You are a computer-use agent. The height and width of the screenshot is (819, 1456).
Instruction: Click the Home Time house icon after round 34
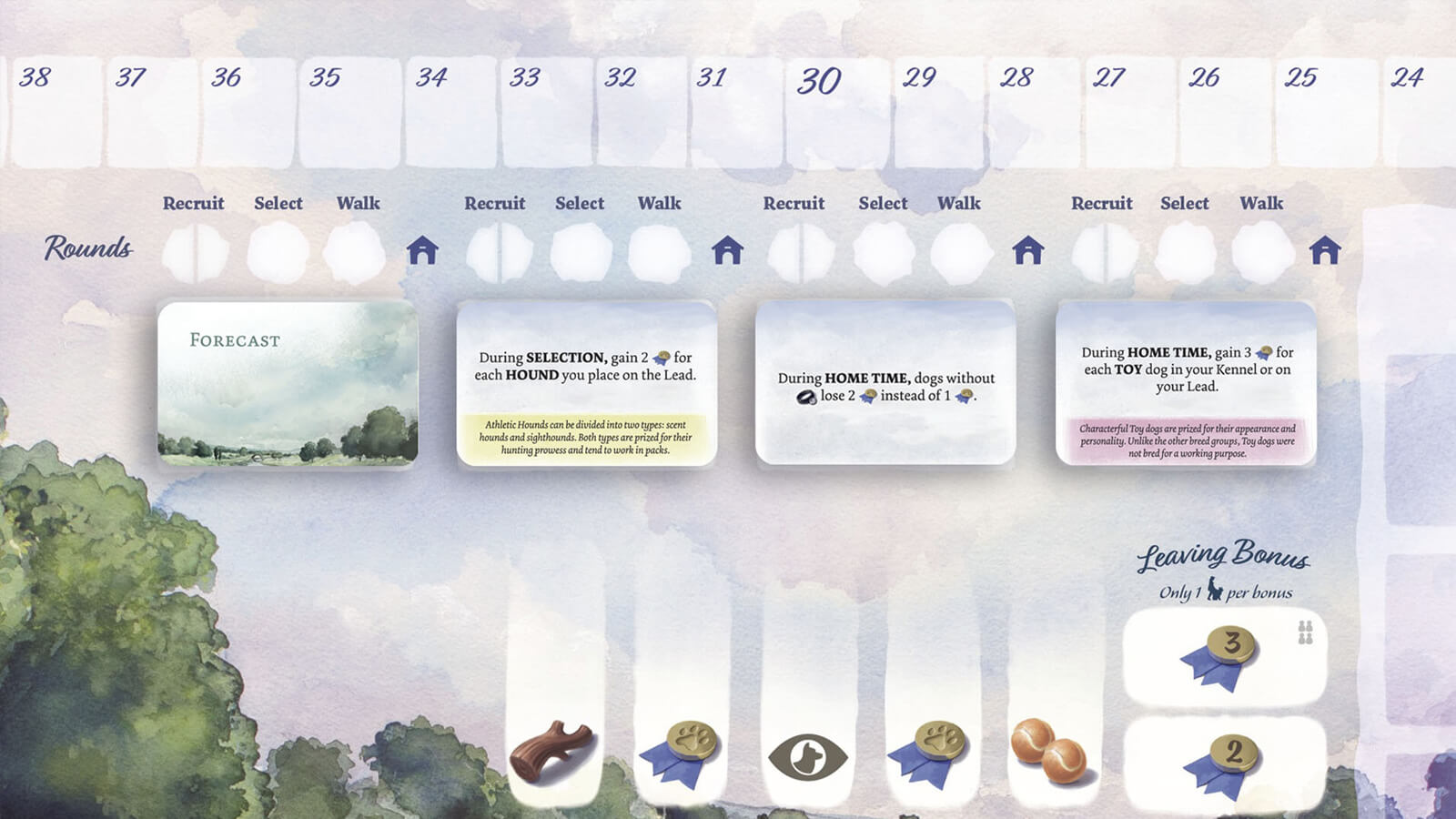click(x=424, y=250)
